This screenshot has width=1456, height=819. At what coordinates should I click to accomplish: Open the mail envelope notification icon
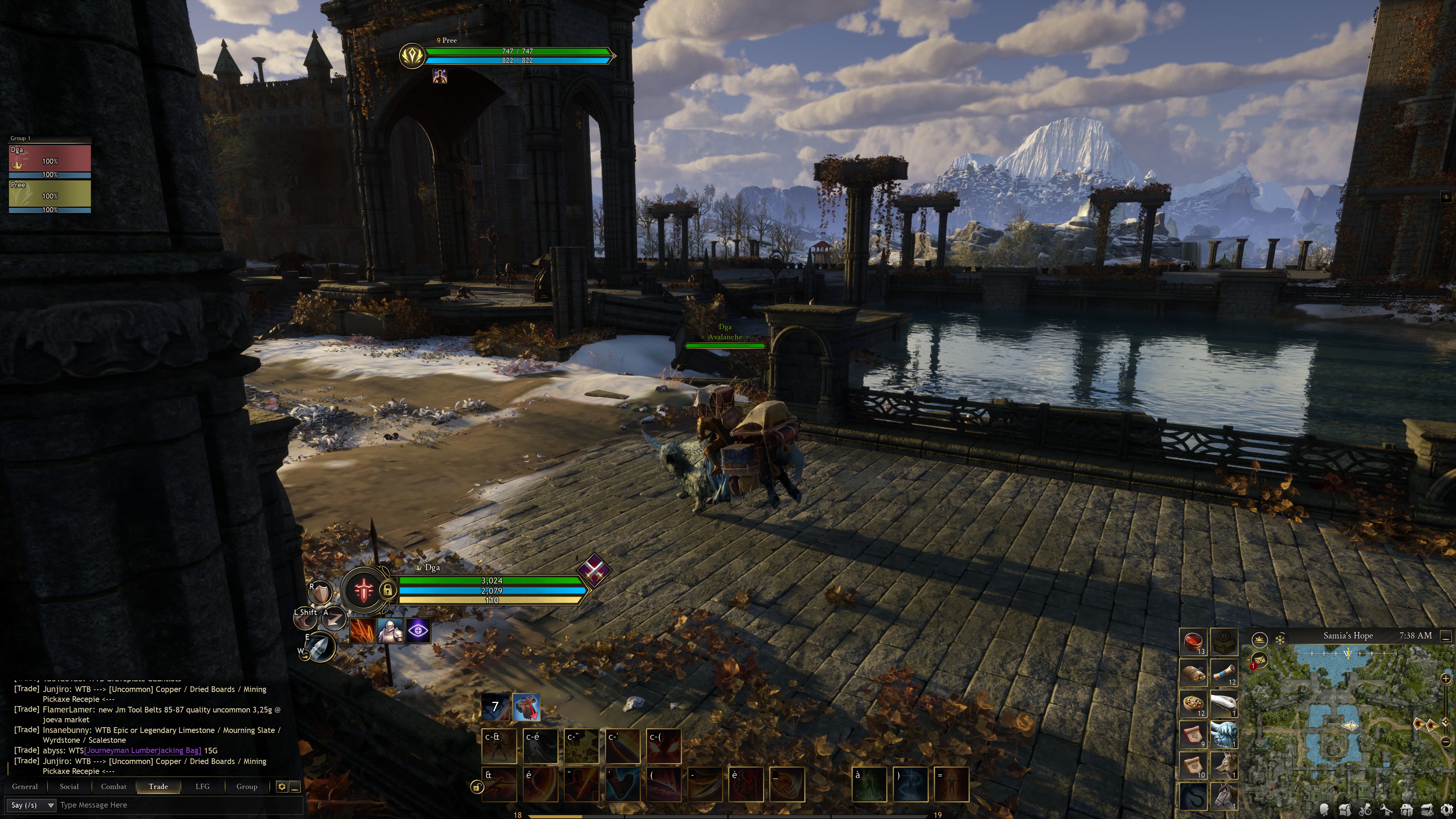(1259, 660)
